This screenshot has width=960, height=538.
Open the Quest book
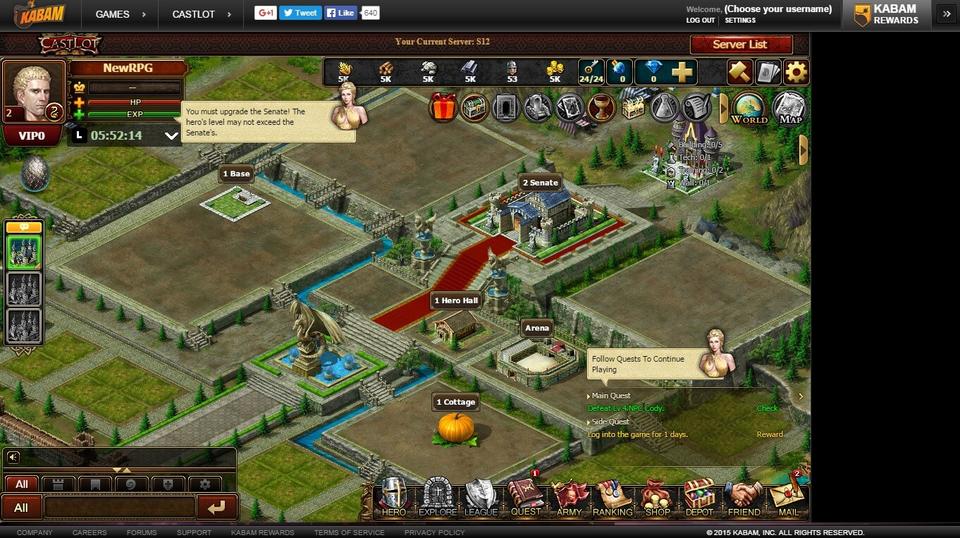click(525, 498)
